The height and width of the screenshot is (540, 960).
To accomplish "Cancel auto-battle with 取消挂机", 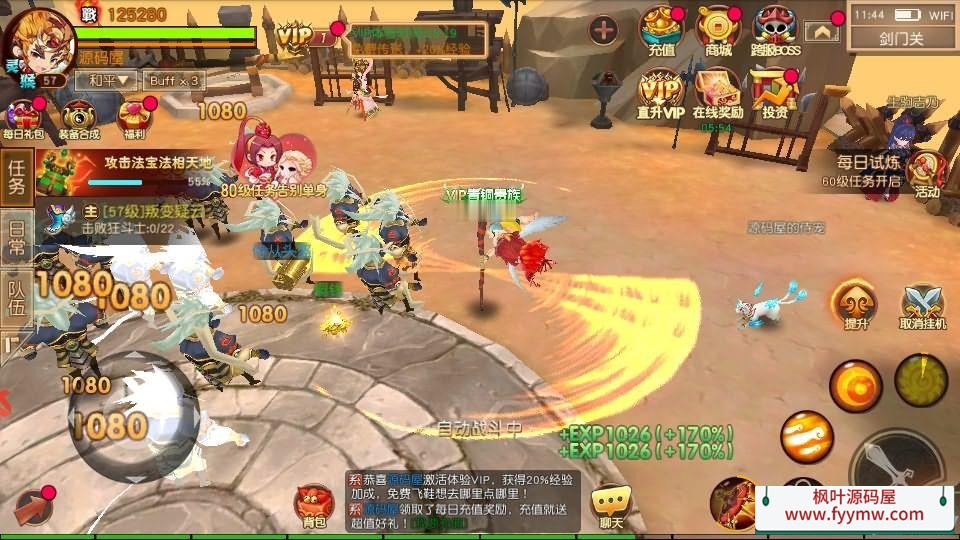I will coord(922,305).
